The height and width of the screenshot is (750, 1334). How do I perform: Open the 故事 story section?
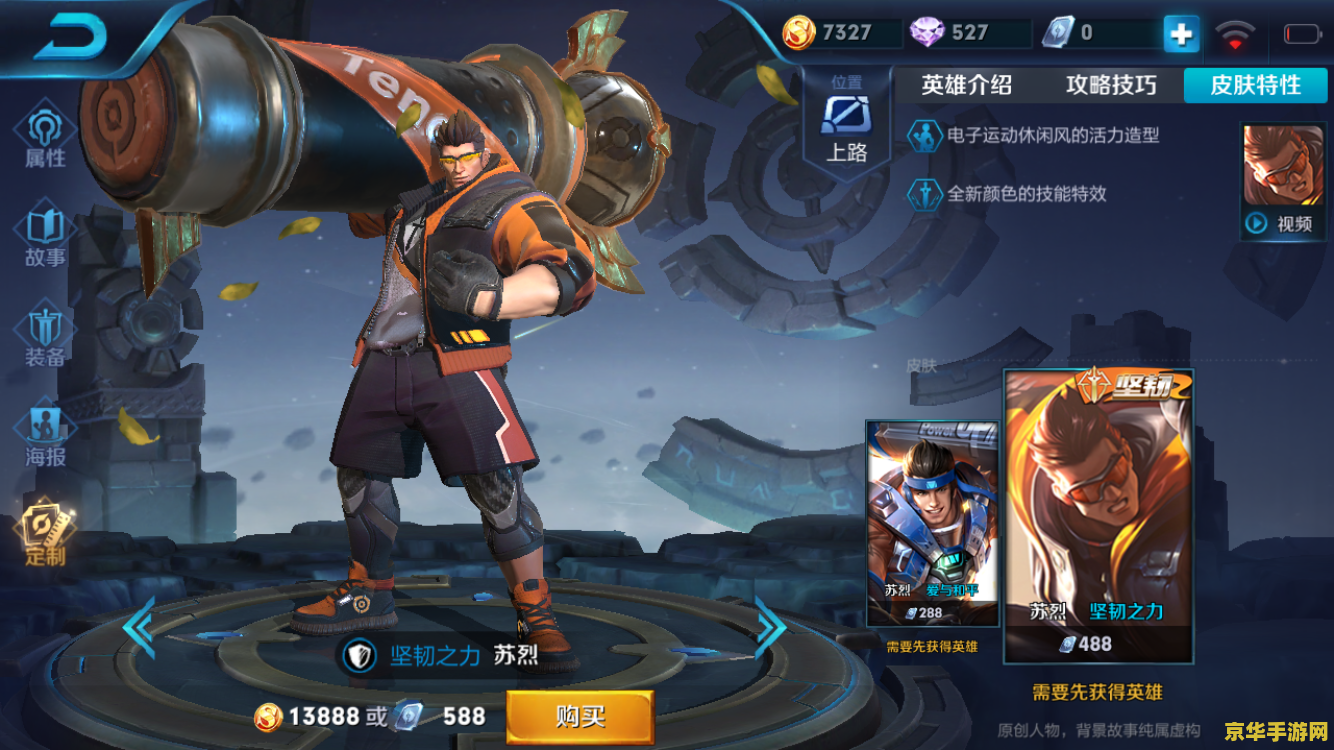[45, 237]
